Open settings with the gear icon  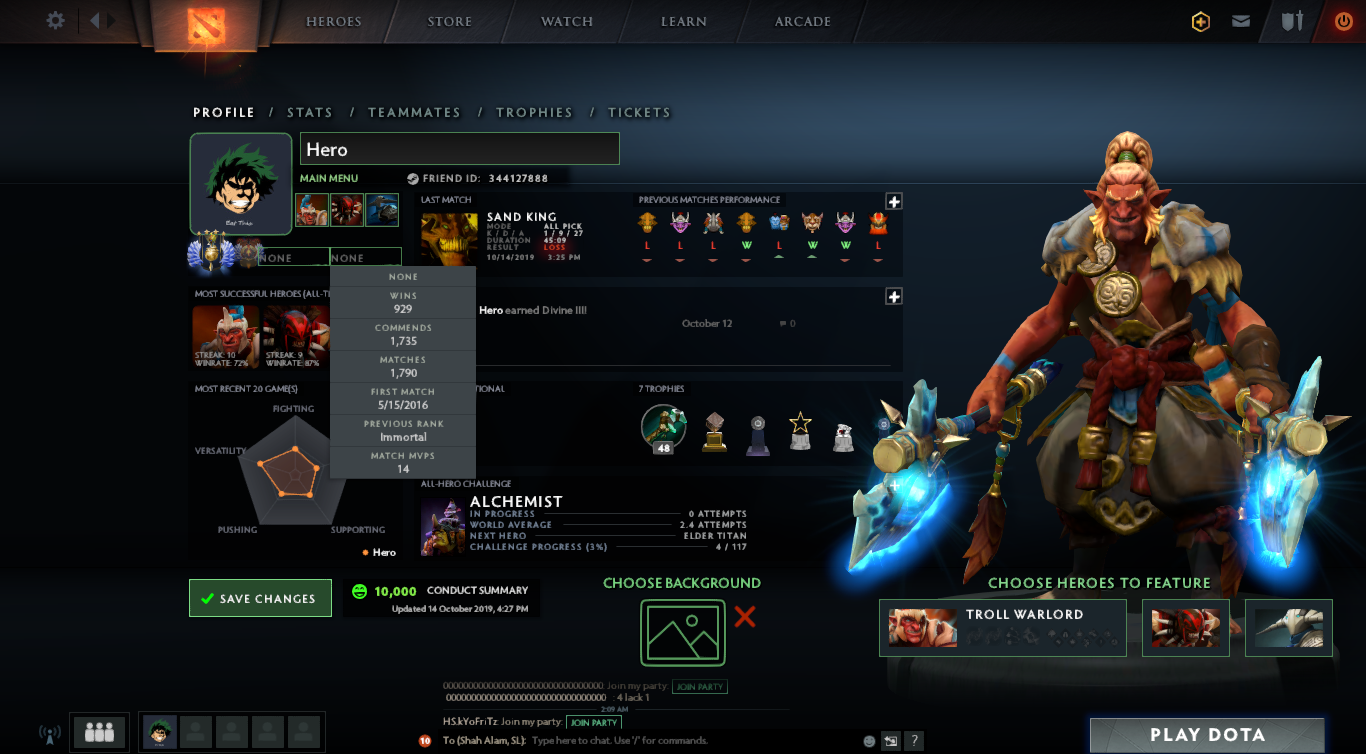(x=55, y=20)
